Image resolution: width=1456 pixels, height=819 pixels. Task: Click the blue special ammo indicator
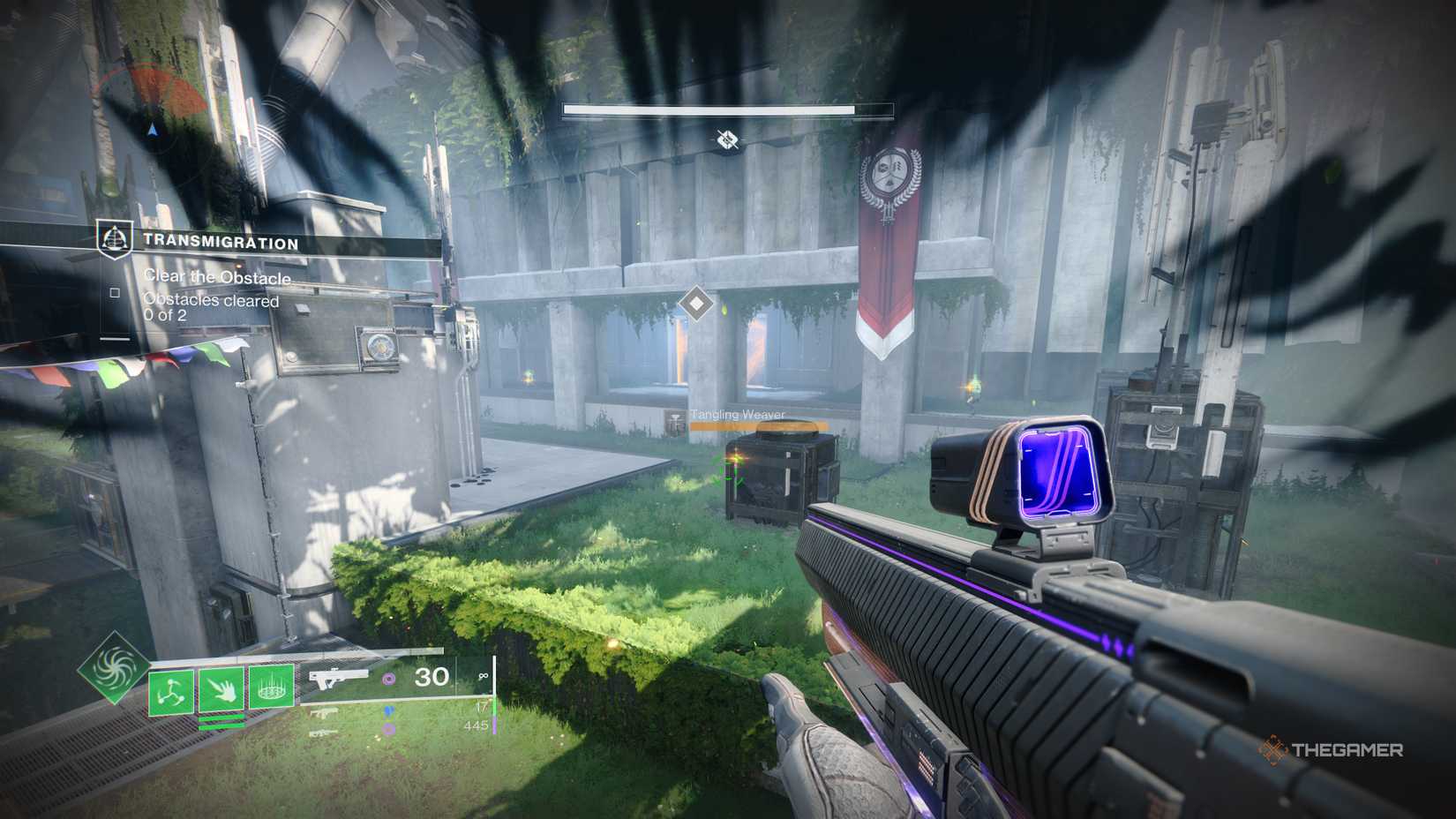pyautogui.click(x=387, y=711)
